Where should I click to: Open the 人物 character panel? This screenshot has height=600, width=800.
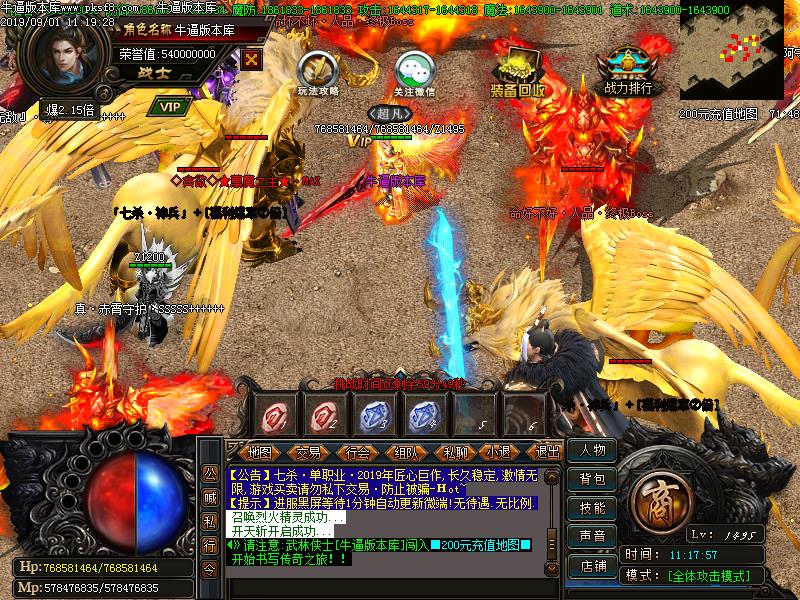[592, 451]
